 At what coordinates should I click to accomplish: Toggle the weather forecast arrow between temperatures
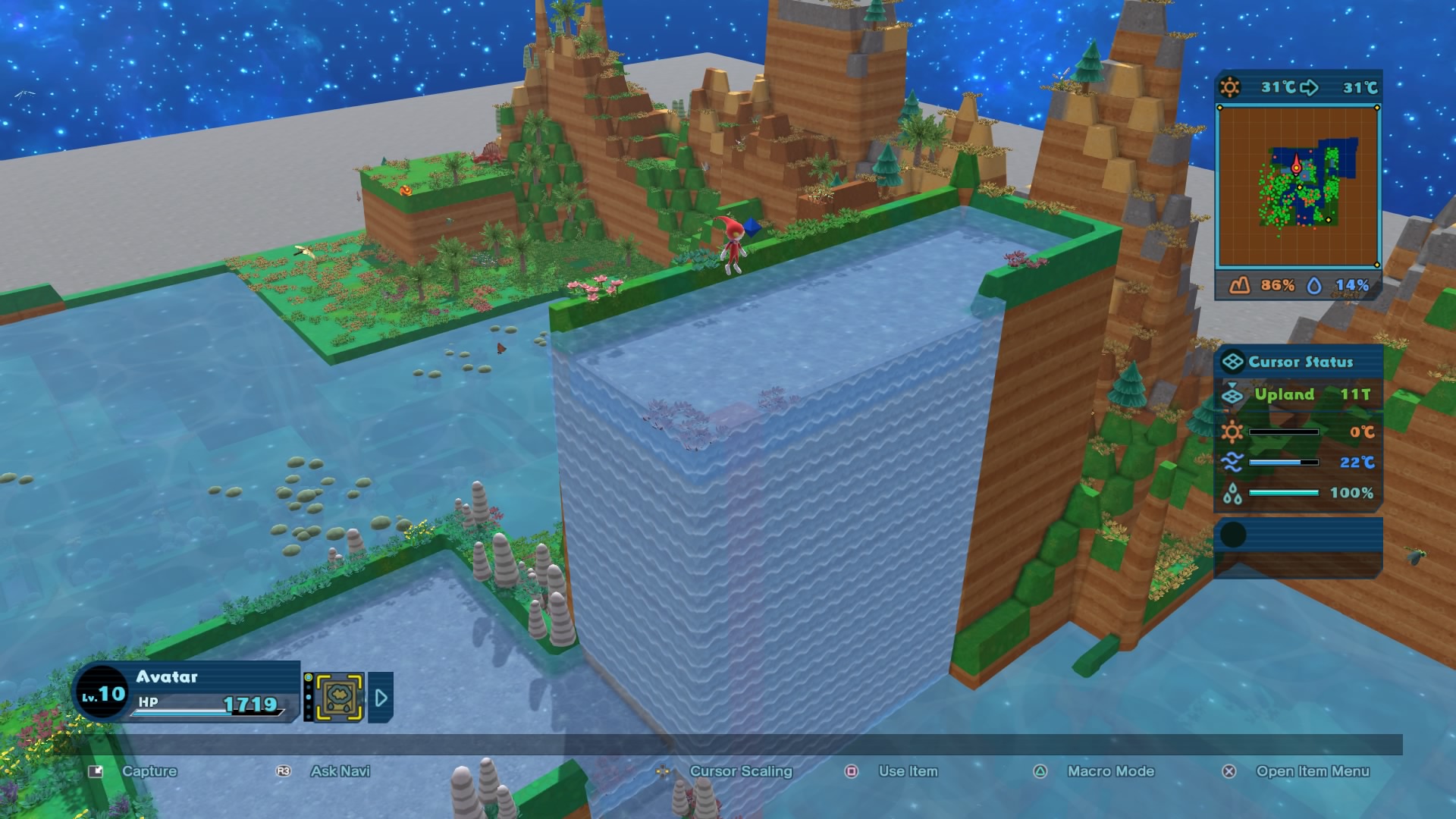(x=1309, y=87)
